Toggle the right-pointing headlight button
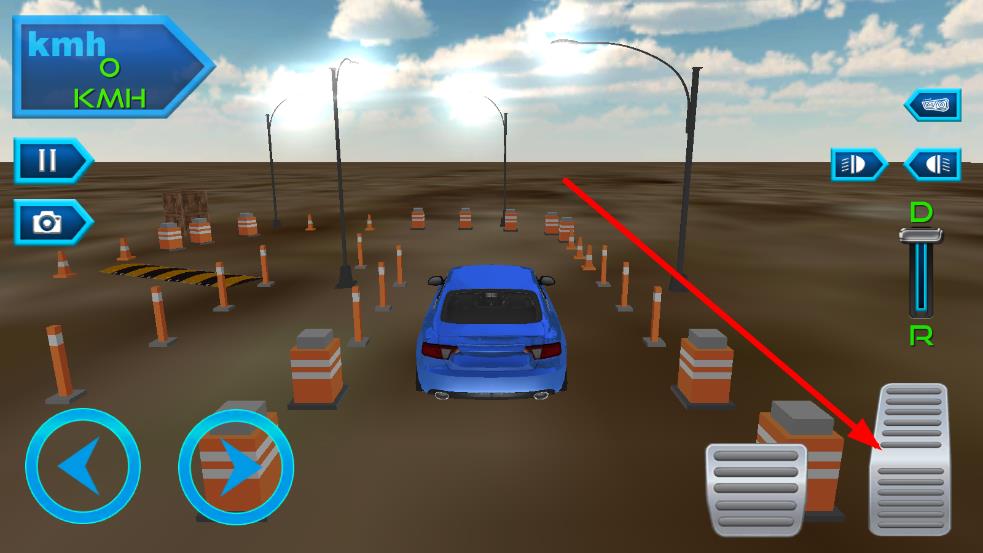Image resolution: width=983 pixels, height=553 pixels. tap(858, 165)
